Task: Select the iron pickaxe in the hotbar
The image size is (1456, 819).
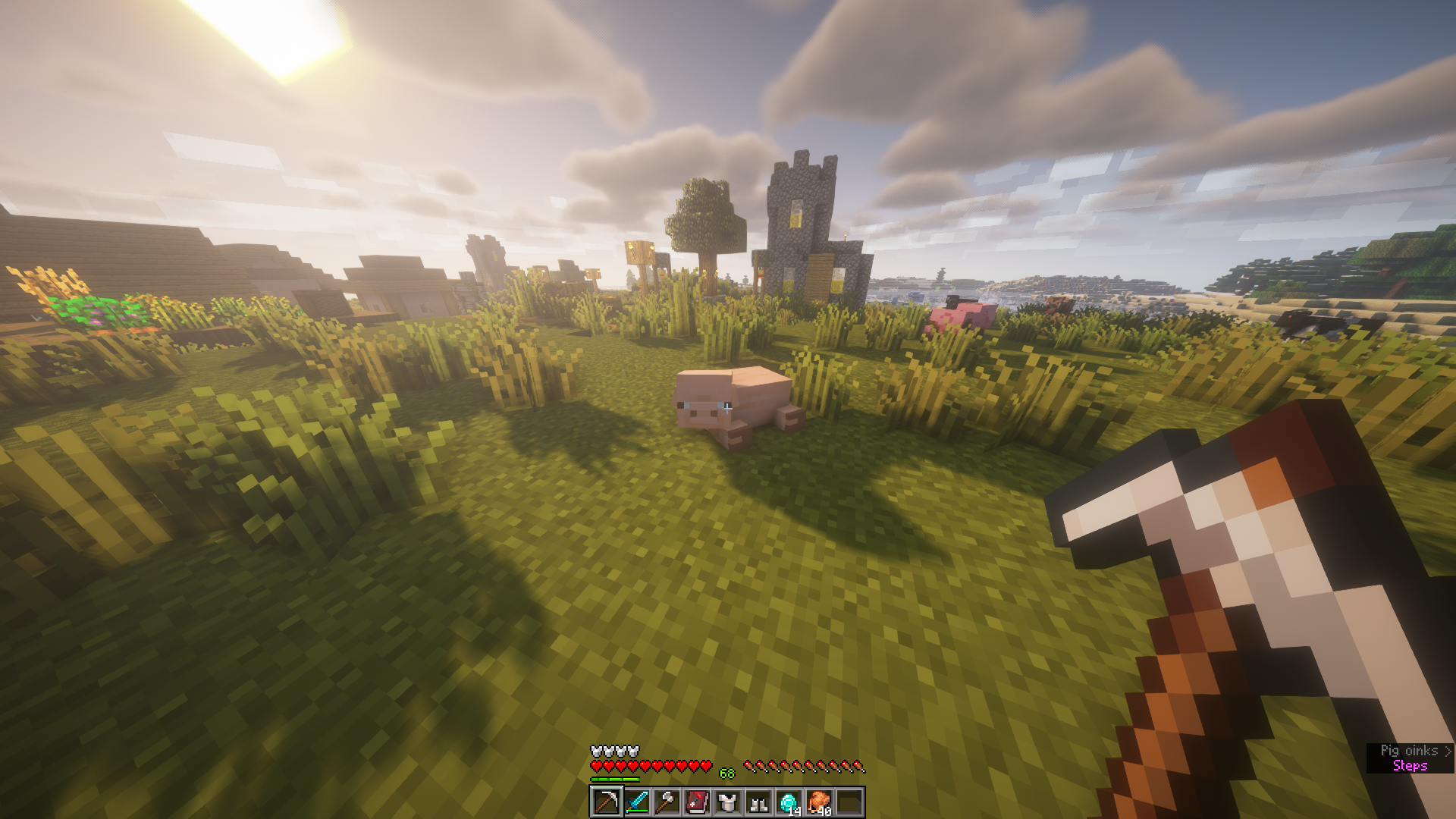Action: point(607,802)
